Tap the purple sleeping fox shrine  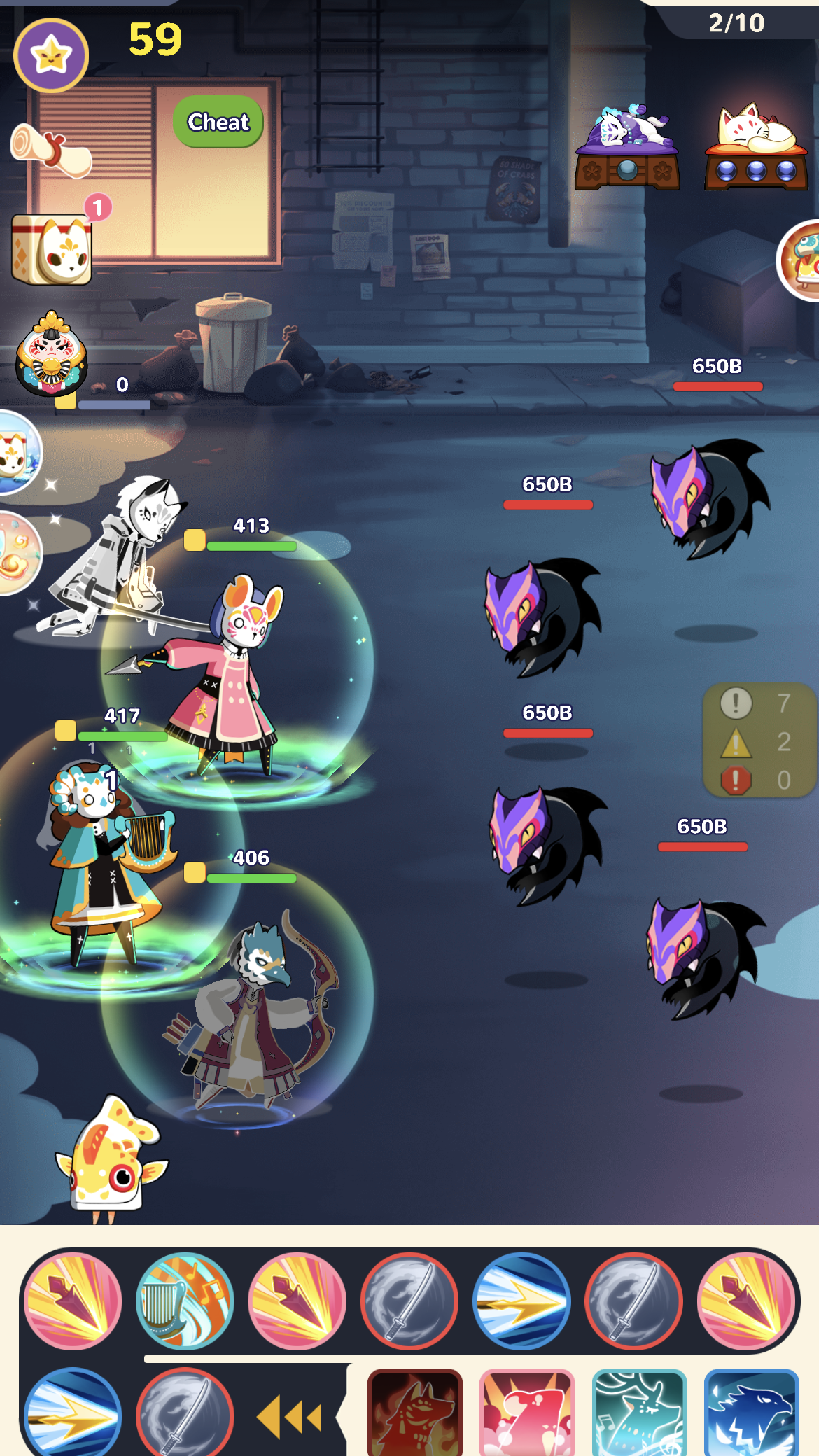(x=626, y=148)
